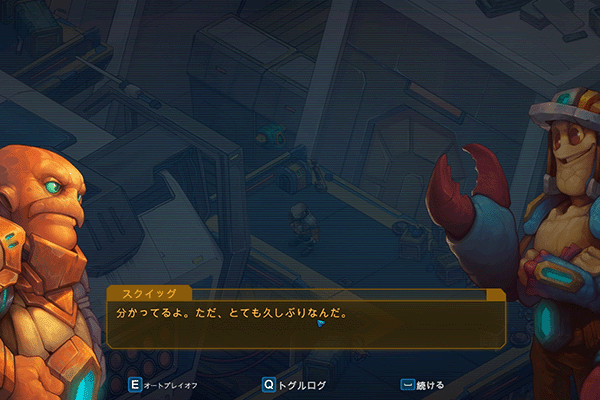This screenshot has height=400, width=600.
Task: Toggle the オートプレイオフ autoplay option
Action: point(165,384)
